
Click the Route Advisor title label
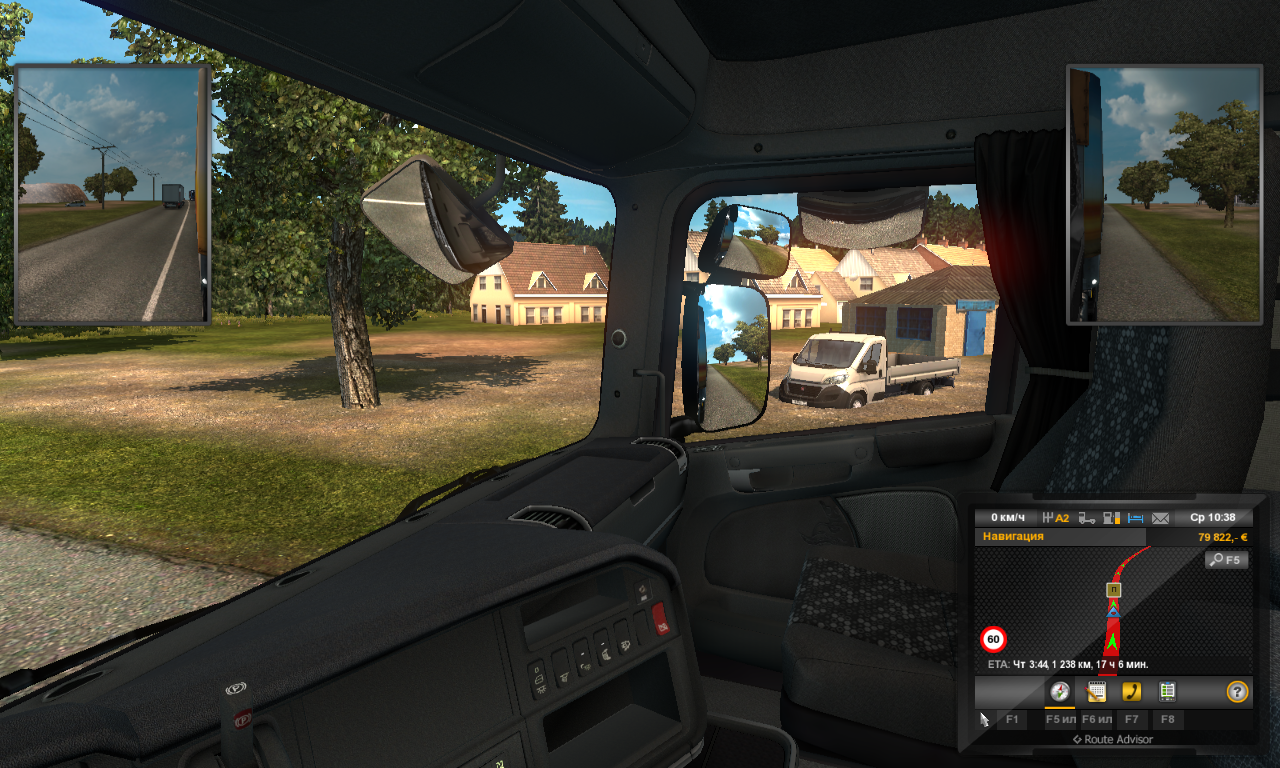tap(1112, 740)
